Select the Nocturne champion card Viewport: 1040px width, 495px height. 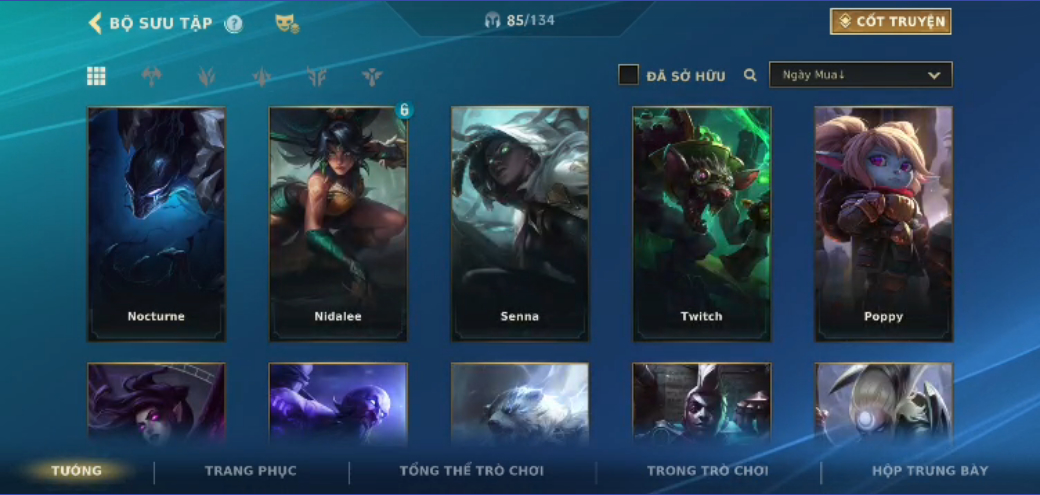coord(157,224)
